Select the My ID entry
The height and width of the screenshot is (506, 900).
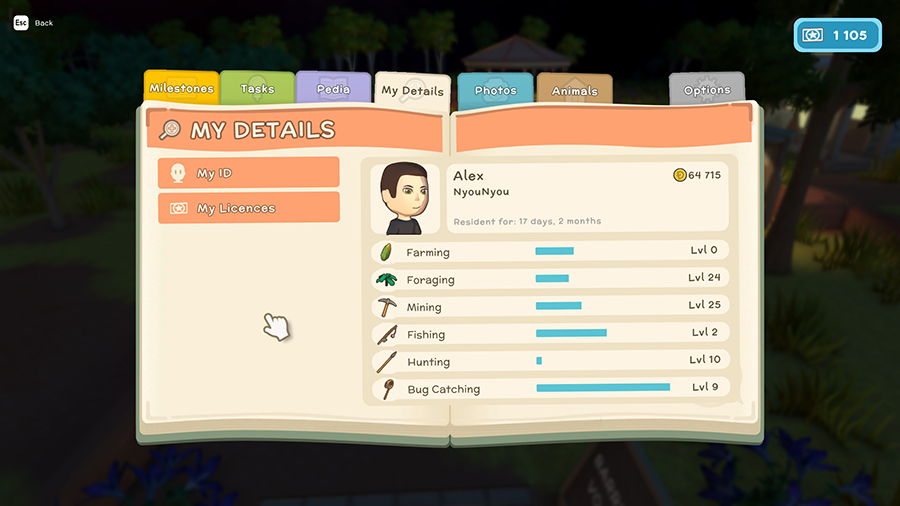pyautogui.click(x=249, y=173)
